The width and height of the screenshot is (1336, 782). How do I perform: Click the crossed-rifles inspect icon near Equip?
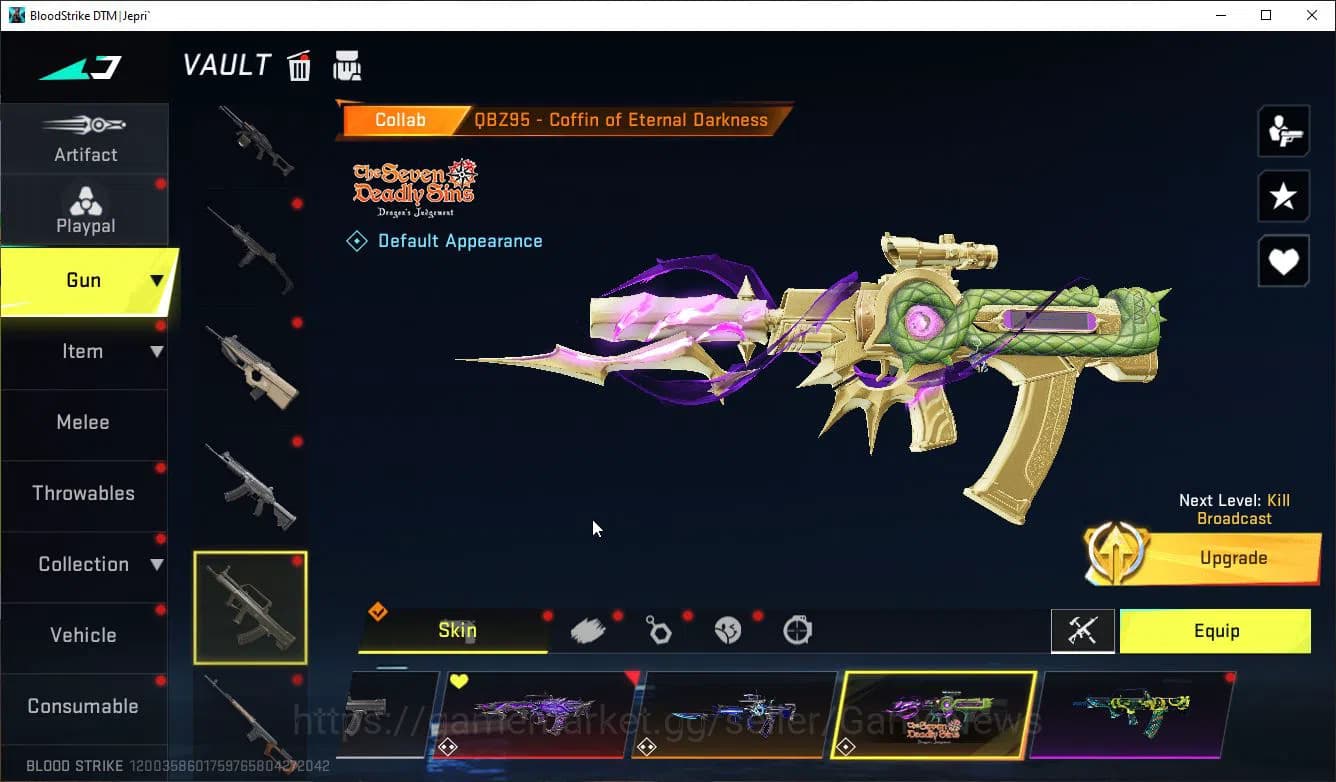coord(1083,631)
